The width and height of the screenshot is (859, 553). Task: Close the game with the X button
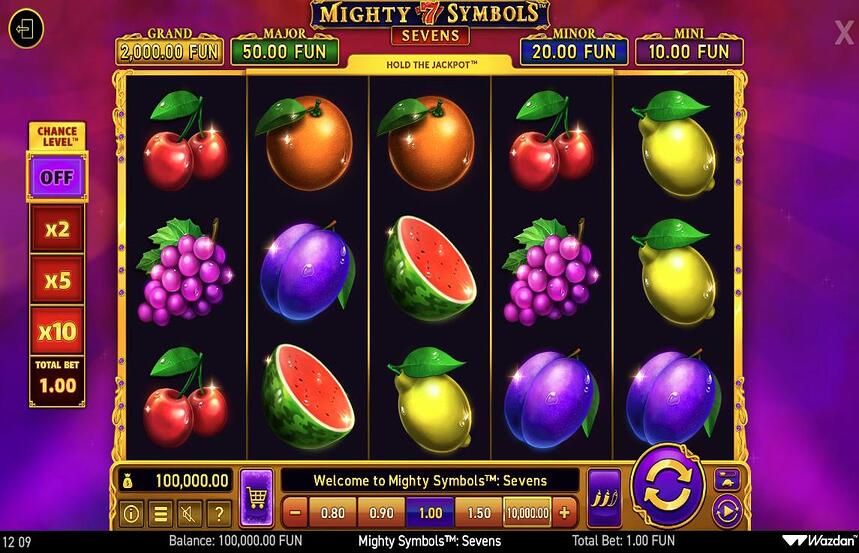tap(844, 33)
